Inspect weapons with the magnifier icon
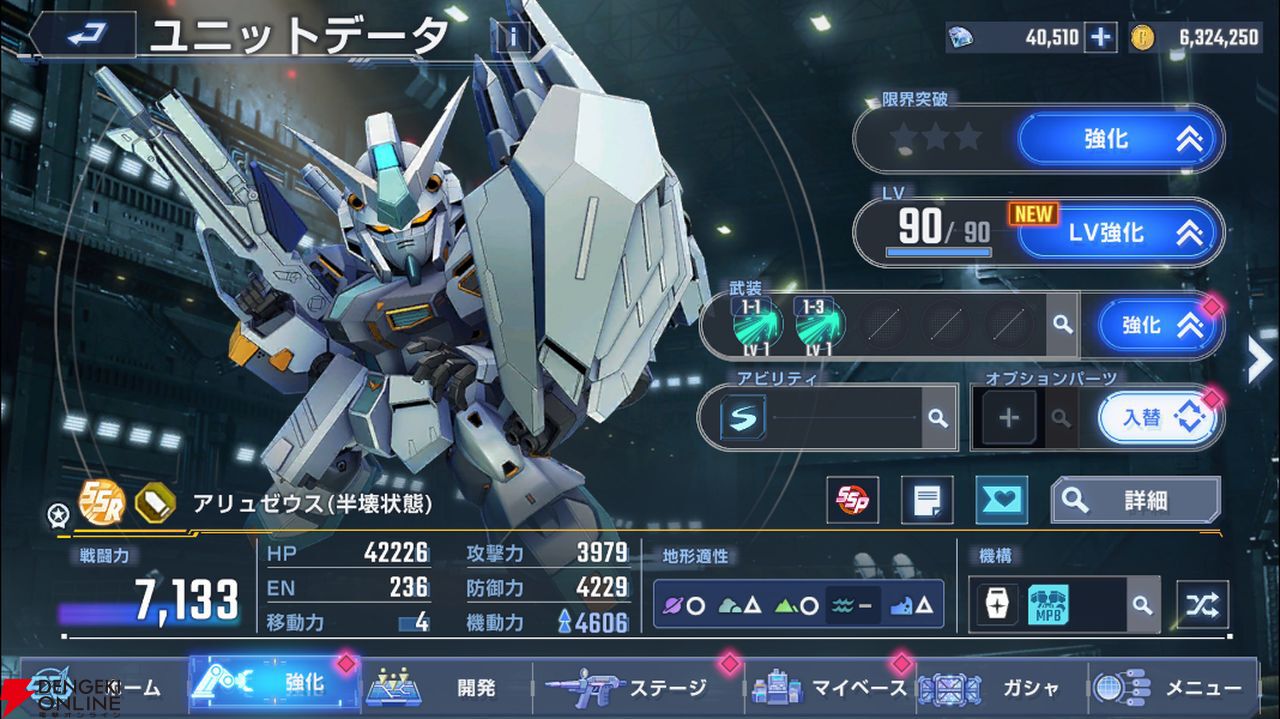 coord(1062,325)
